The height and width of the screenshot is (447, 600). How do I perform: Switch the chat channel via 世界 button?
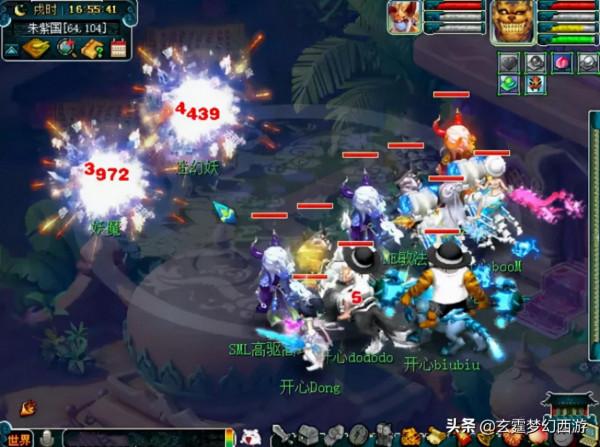pos(19,438)
